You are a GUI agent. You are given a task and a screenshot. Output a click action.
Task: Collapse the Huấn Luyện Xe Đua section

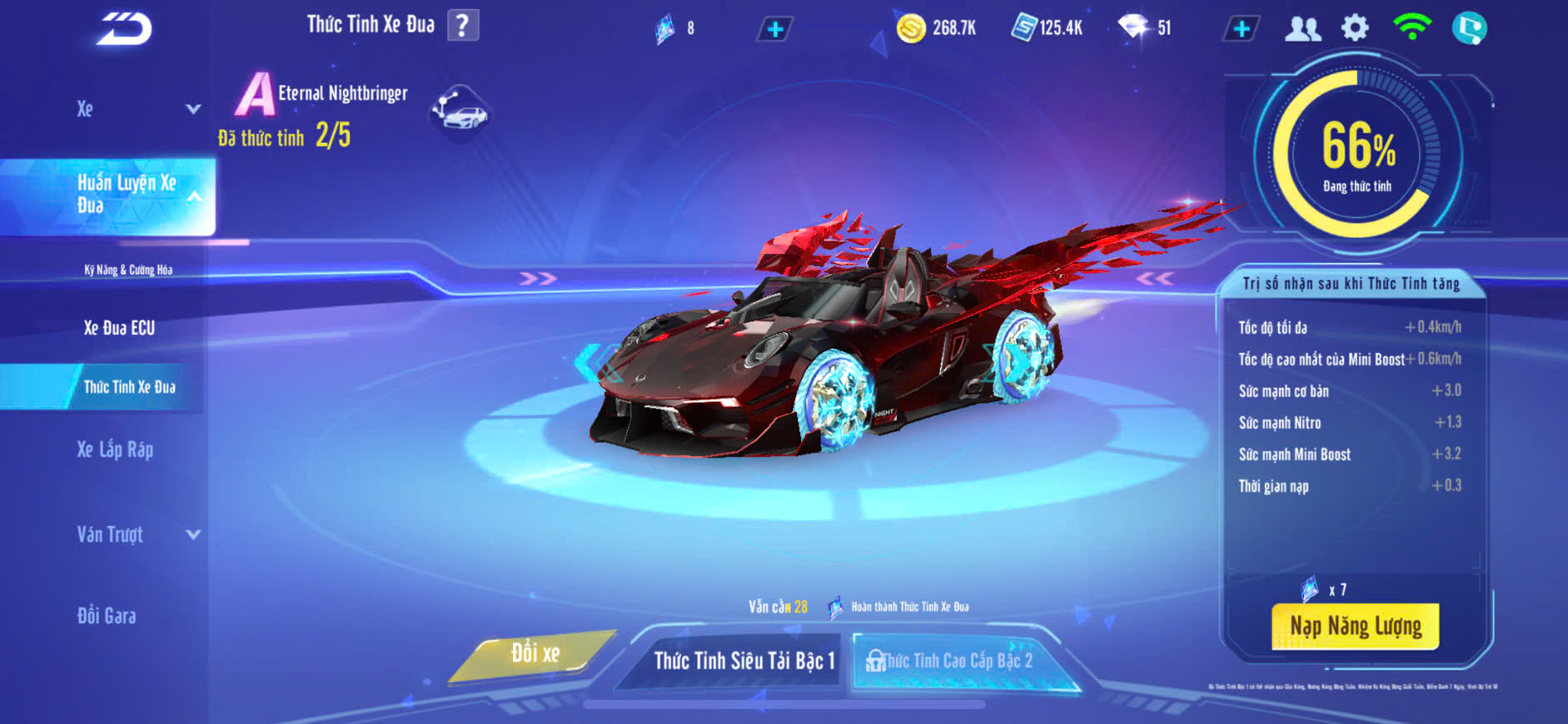(x=193, y=196)
